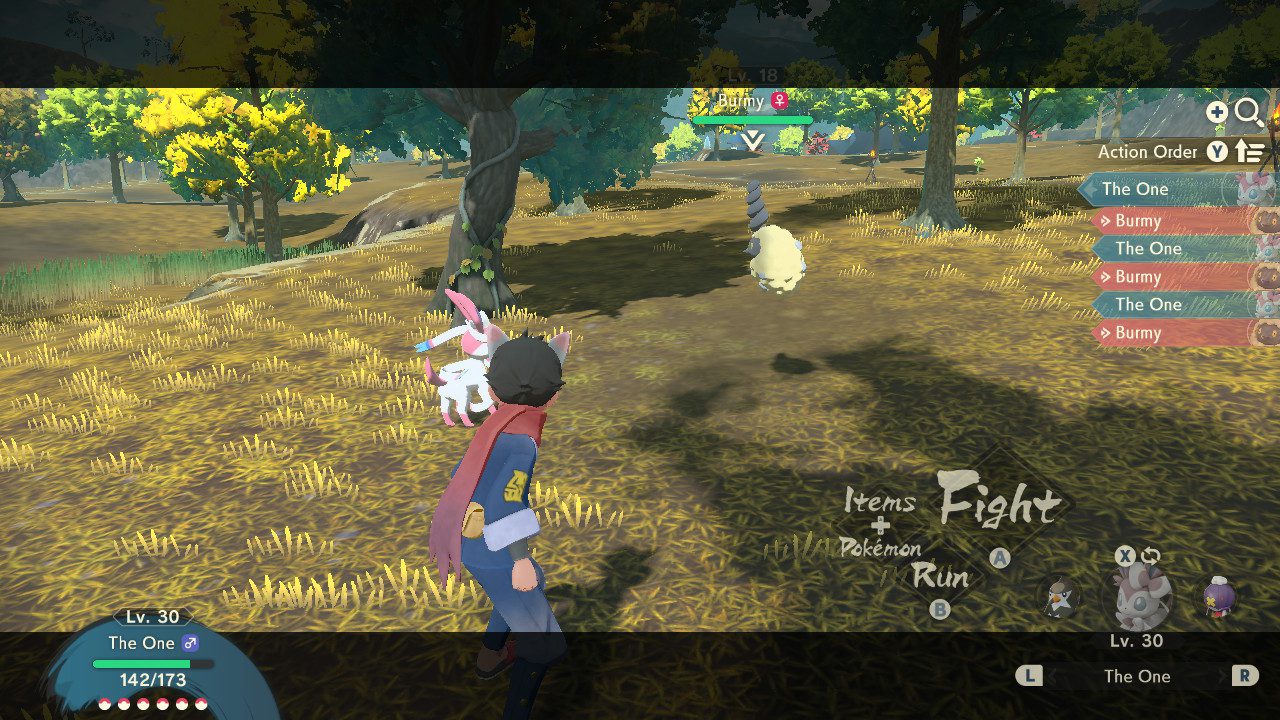Select the Staravia party icon
Screen dimensions: 1280x720
[1059, 597]
